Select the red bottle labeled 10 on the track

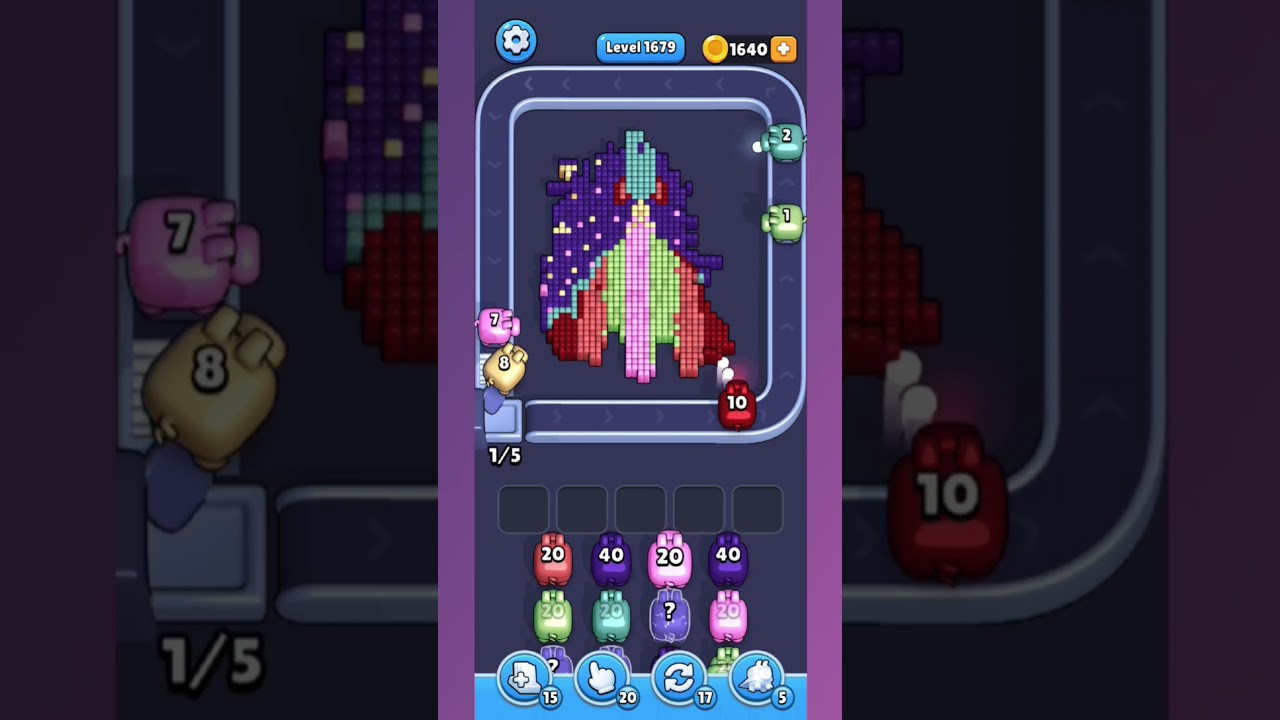pos(735,403)
